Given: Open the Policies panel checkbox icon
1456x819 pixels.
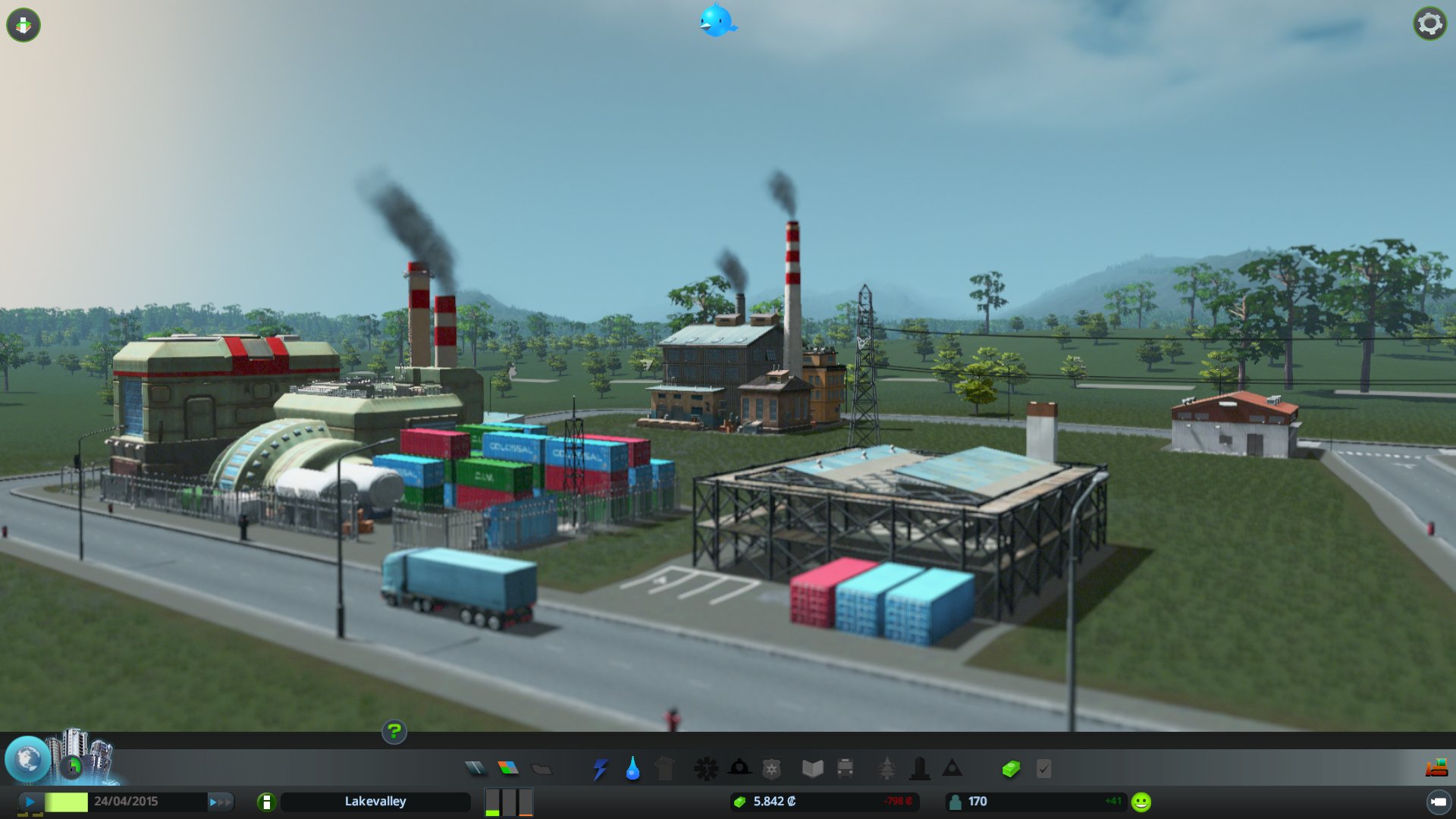Looking at the screenshot, I should 1044,768.
